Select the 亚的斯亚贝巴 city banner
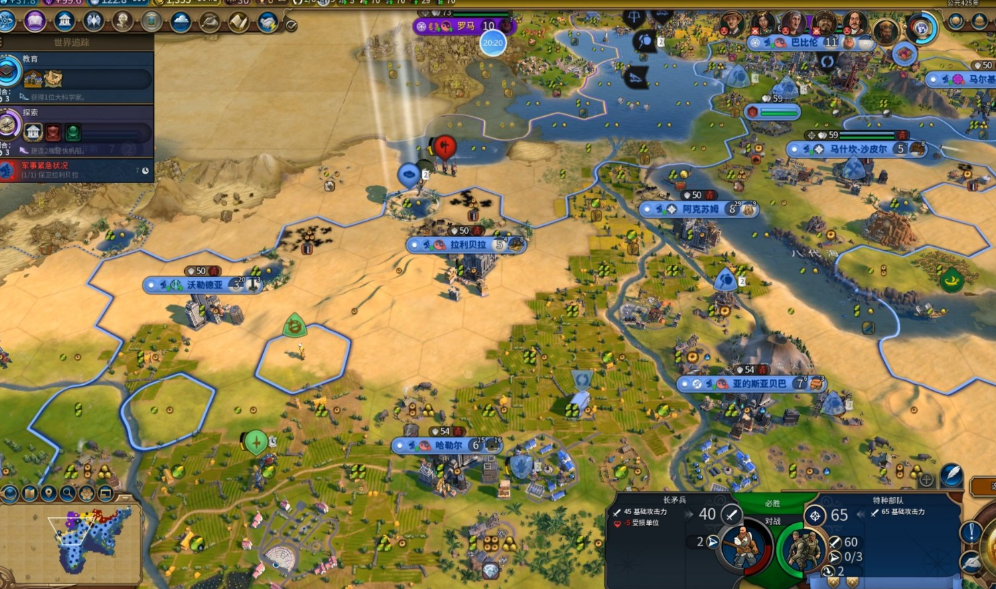 point(750,383)
